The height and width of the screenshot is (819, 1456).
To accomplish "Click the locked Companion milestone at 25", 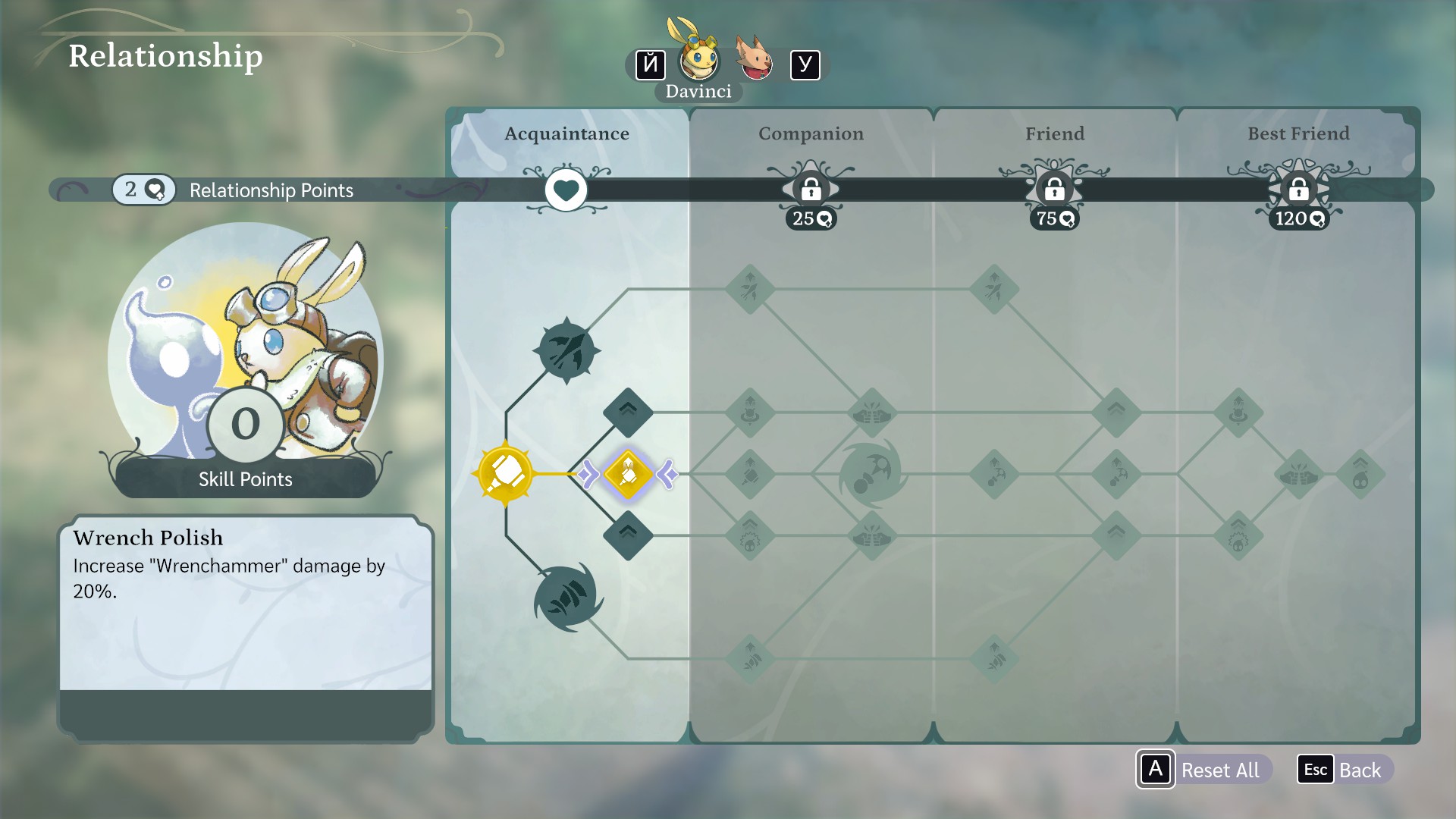I will tap(811, 190).
